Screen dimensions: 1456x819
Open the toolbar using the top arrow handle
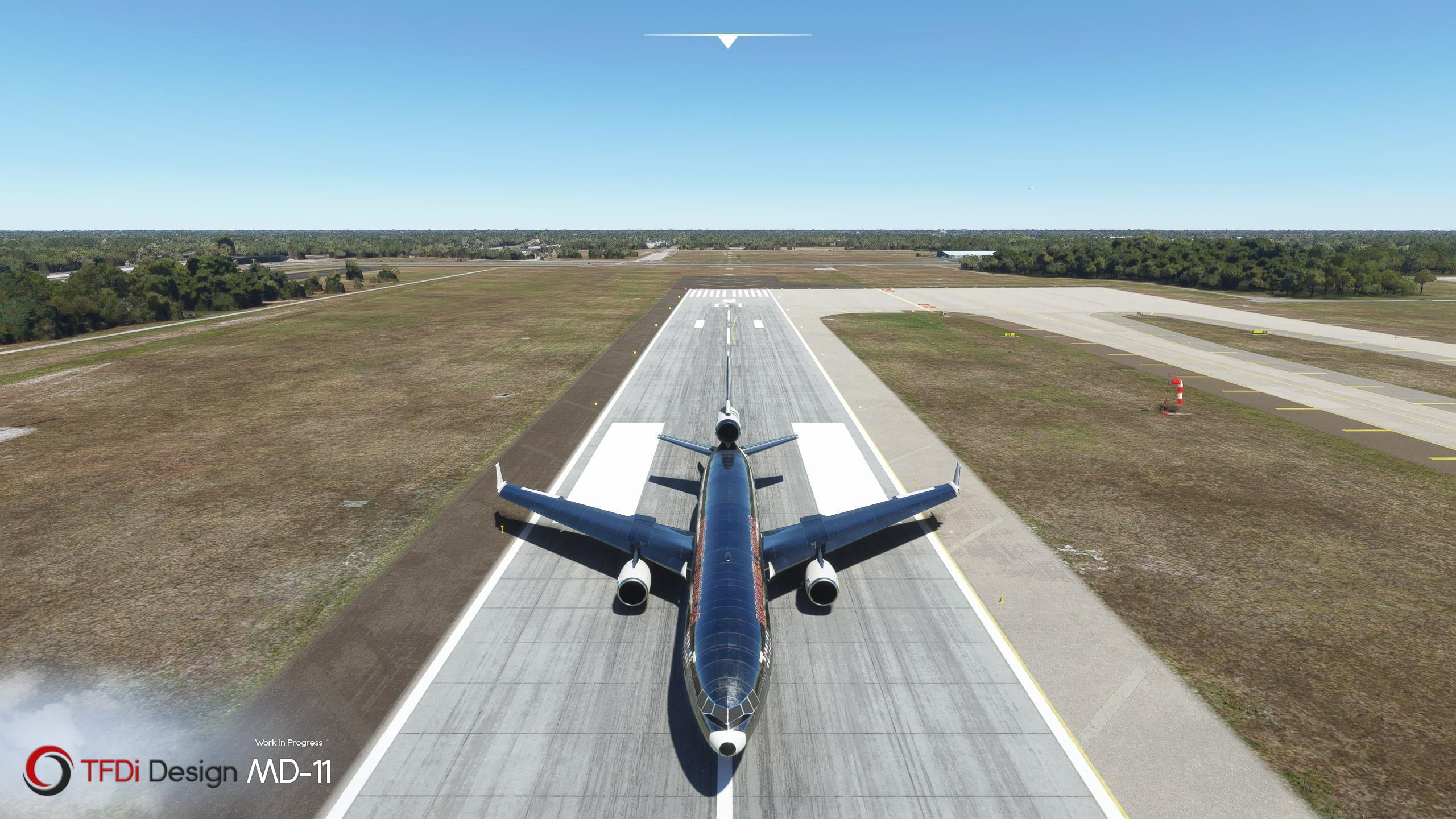point(727,41)
